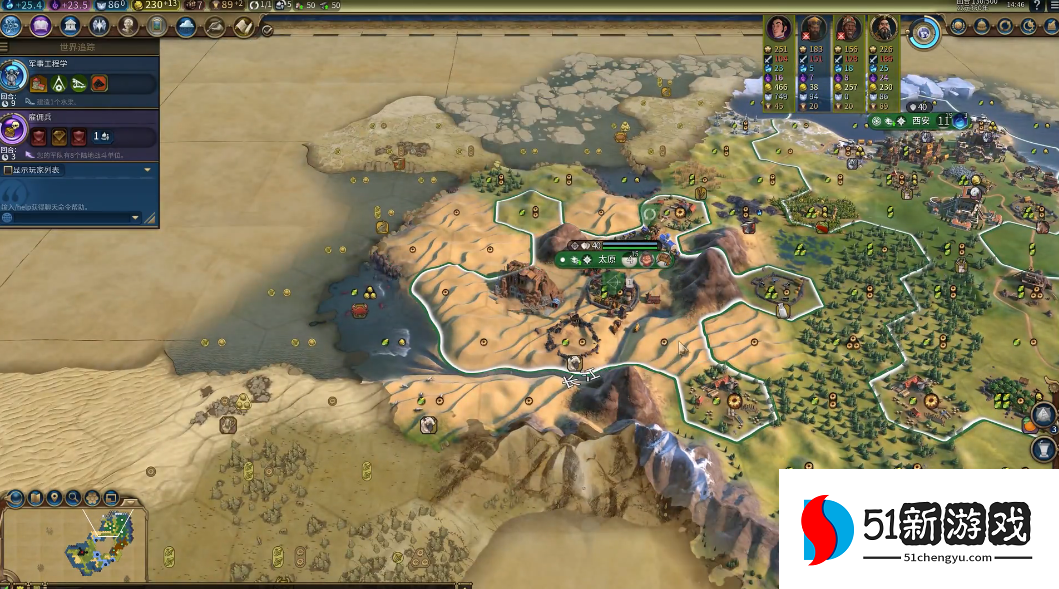The height and width of the screenshot is (589, 1059).
Task: Open the bearded leader portrait on the far right
Action: [883, 28]
